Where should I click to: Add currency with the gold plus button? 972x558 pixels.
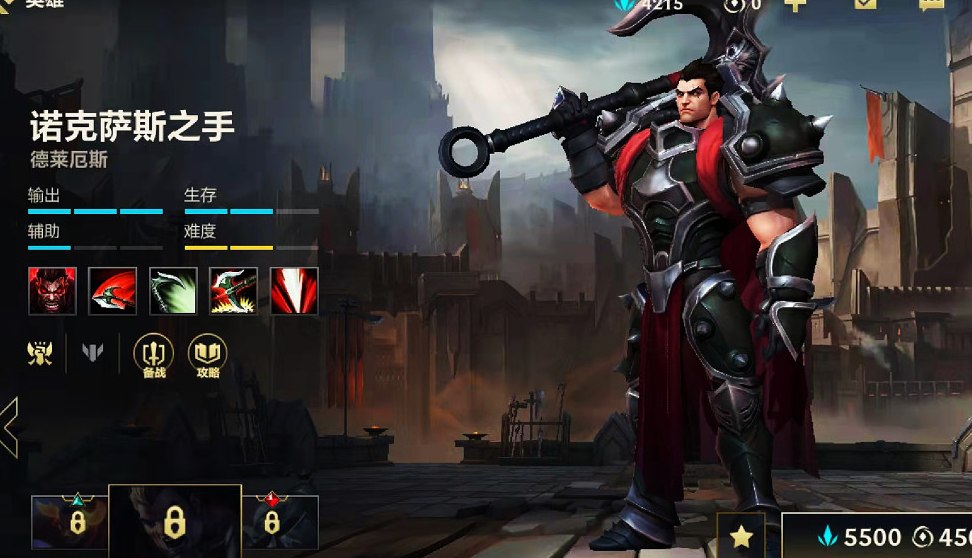pos(795,5)
